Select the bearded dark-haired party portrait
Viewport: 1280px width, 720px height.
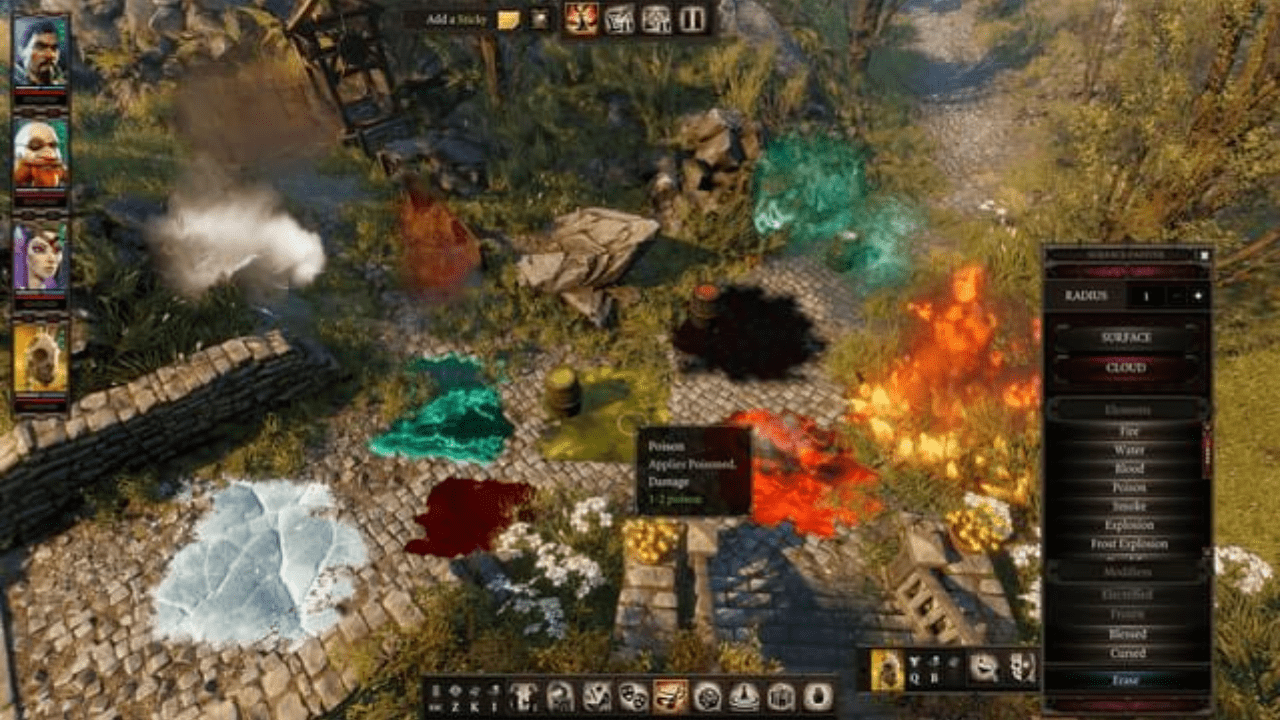coord(41,51)
